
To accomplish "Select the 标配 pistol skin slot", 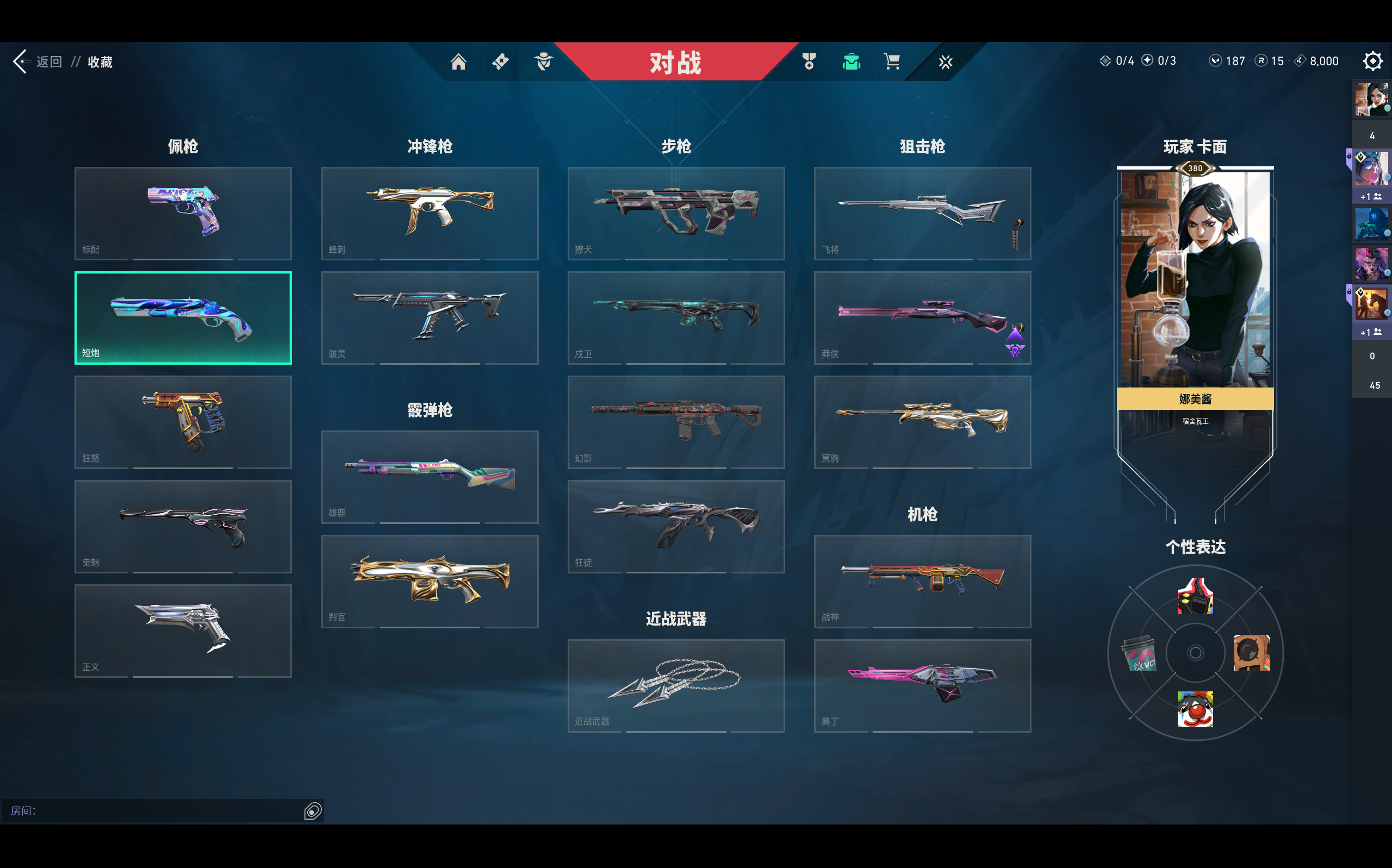I will (183, 213).
